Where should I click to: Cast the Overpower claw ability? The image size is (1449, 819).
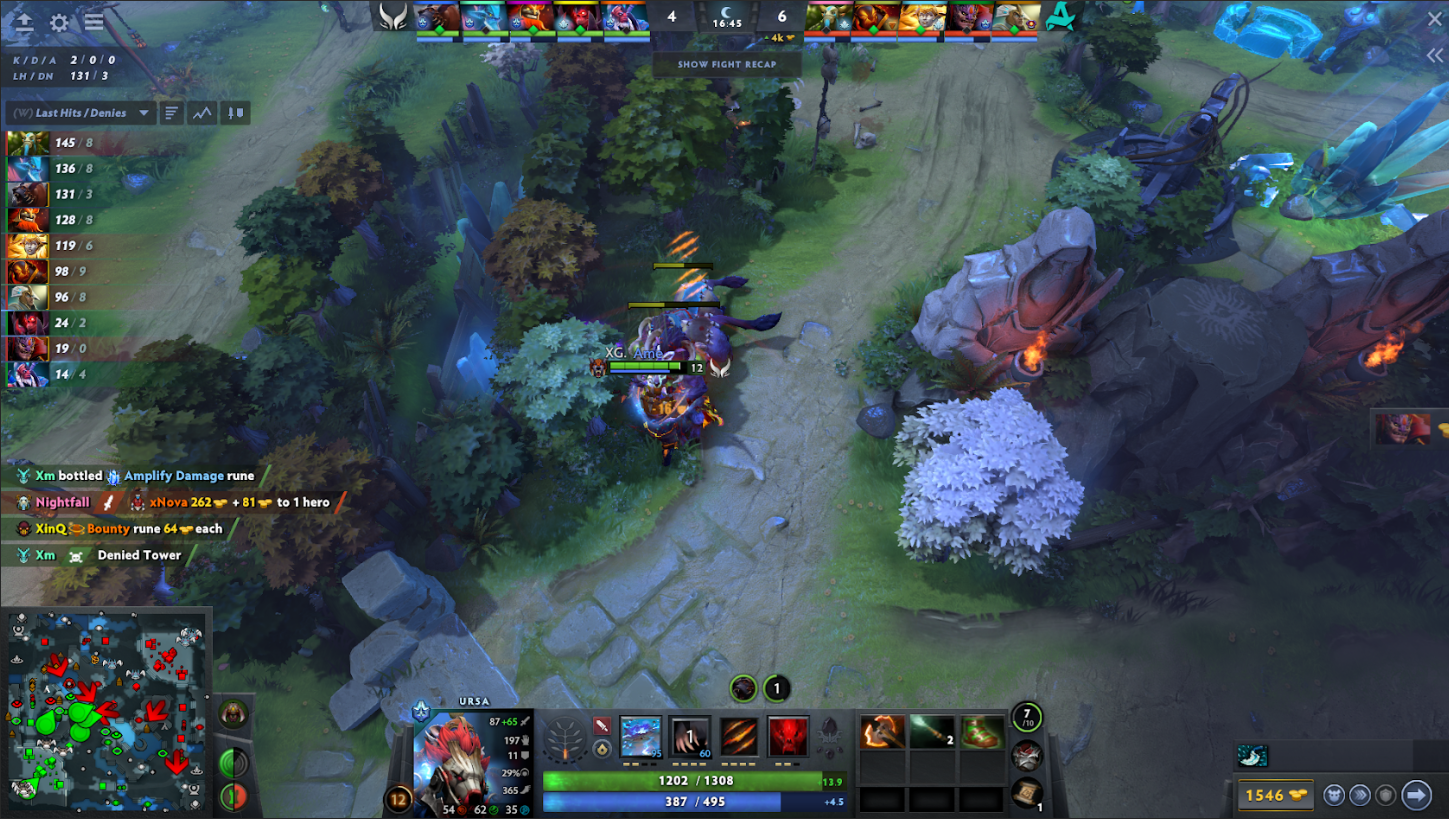[690, 737]
